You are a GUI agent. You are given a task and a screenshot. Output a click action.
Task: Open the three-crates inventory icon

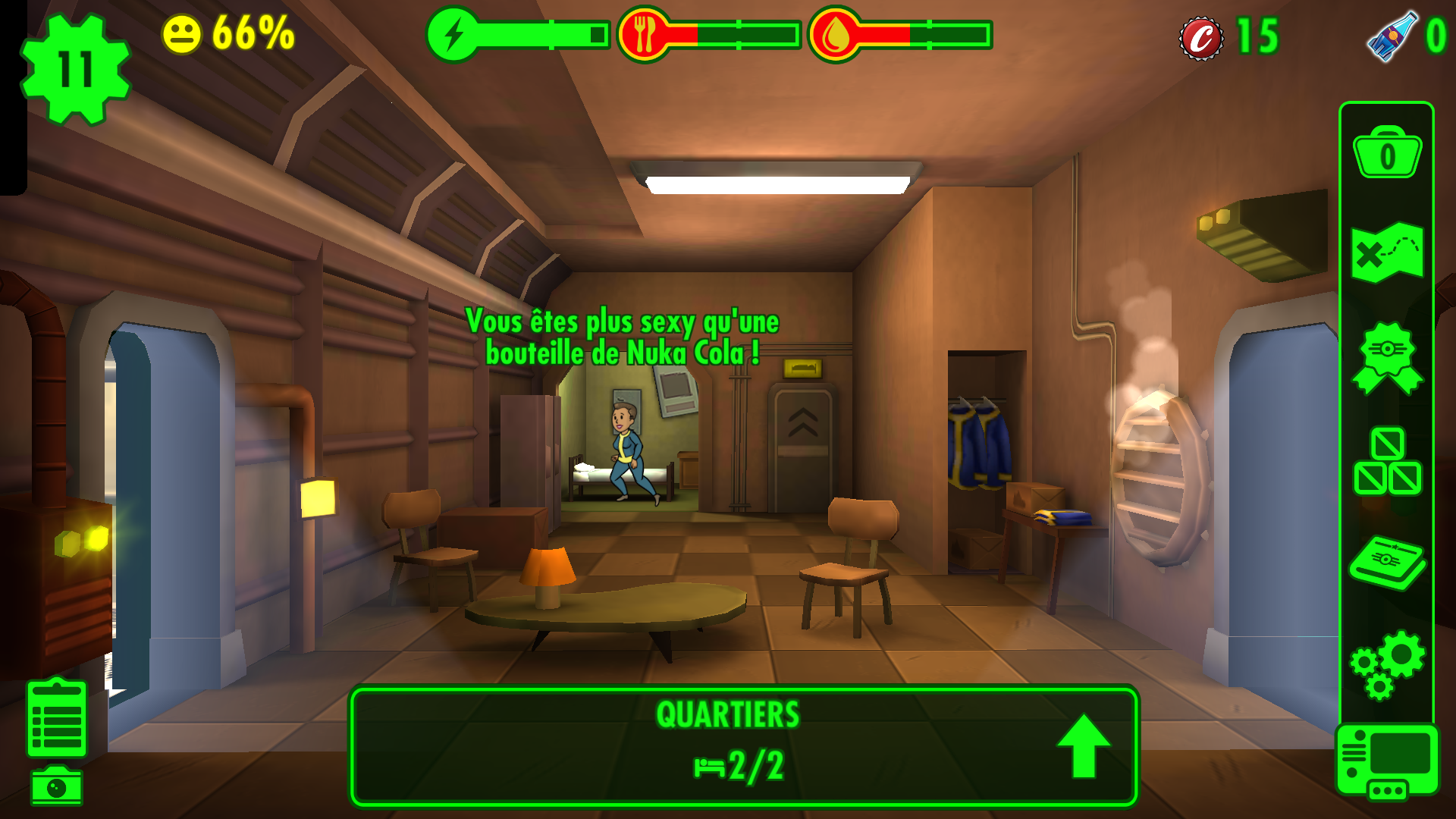pos(1387,461)
